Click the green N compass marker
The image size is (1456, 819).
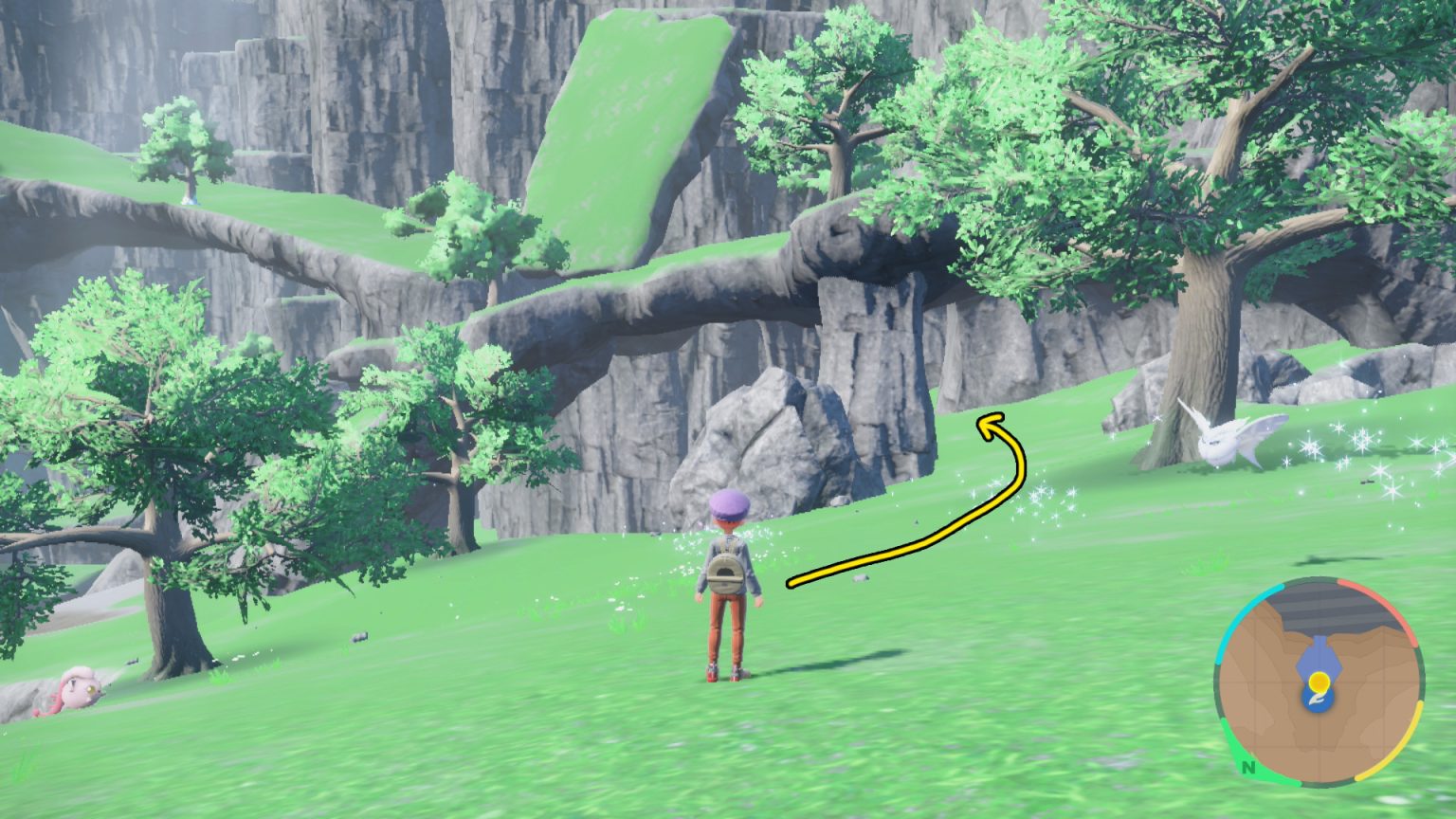pos(1248,767)
